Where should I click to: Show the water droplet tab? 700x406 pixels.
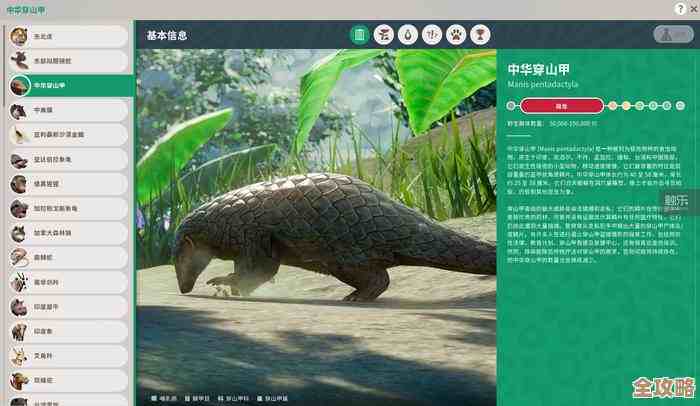click(x=407, y=35)
